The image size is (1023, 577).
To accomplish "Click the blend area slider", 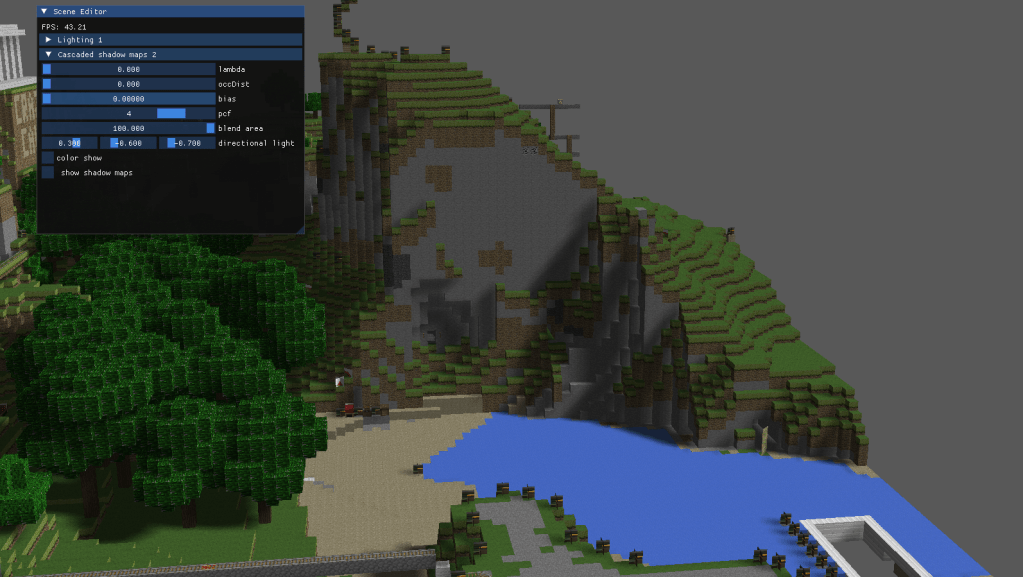I will [128, 128].
